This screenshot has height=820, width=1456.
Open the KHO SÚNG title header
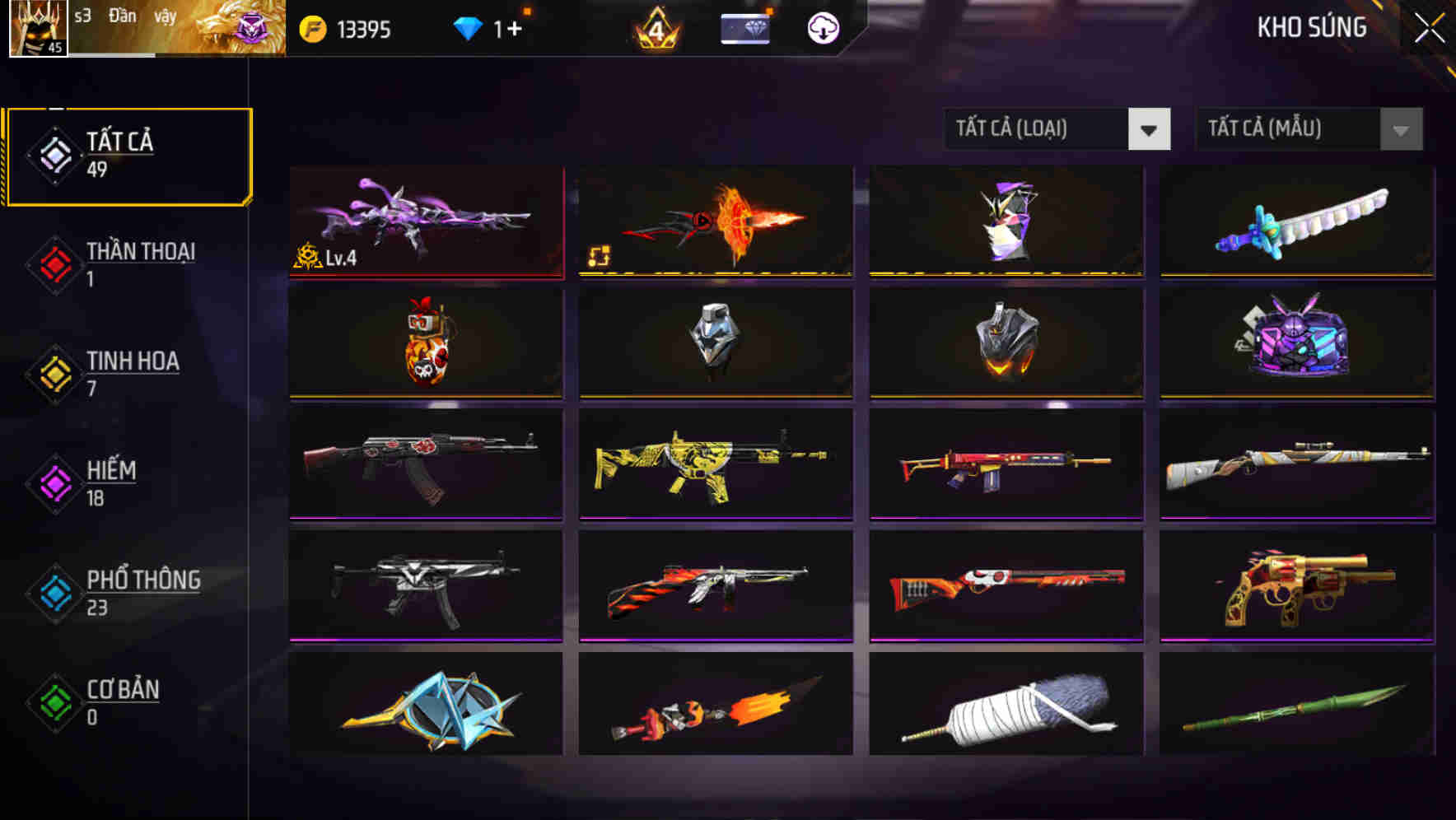[x=1311, y=27]
